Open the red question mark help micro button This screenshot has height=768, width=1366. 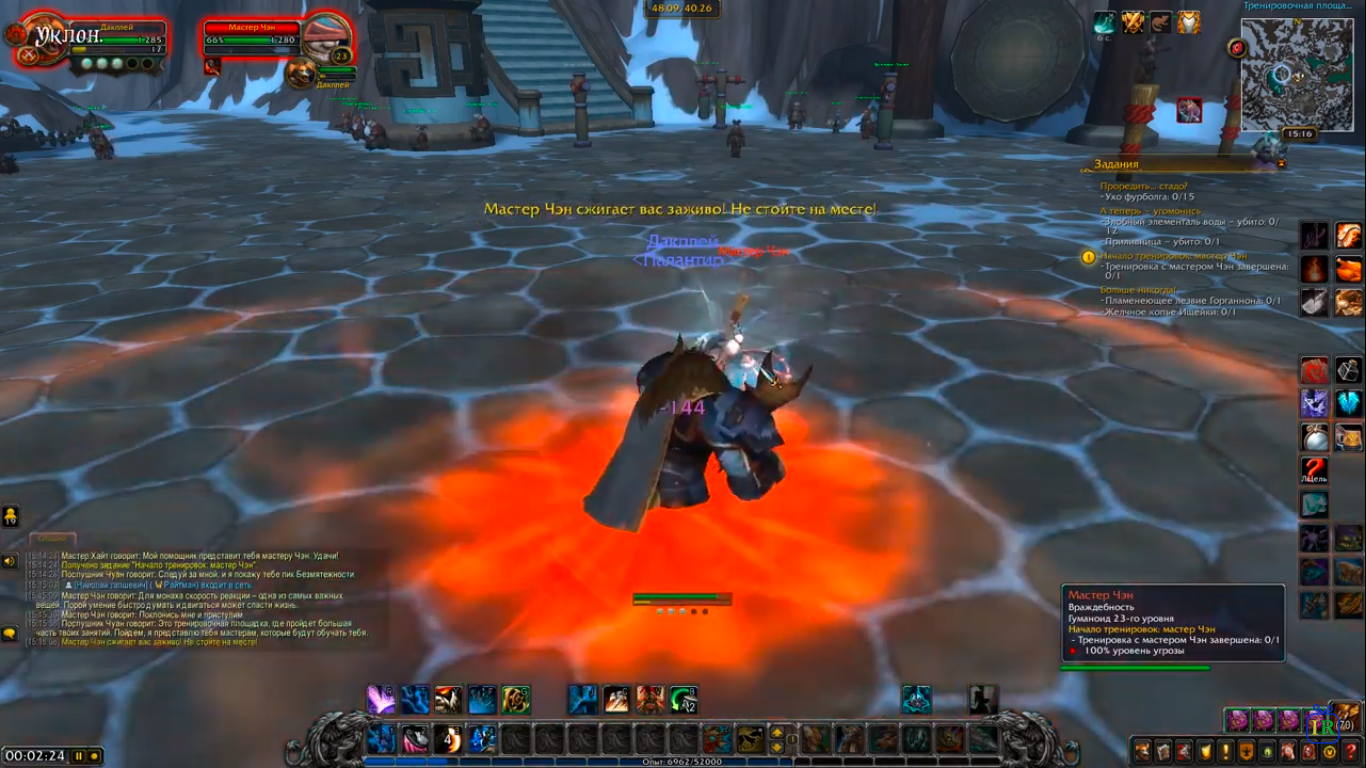click(1352, 751)
